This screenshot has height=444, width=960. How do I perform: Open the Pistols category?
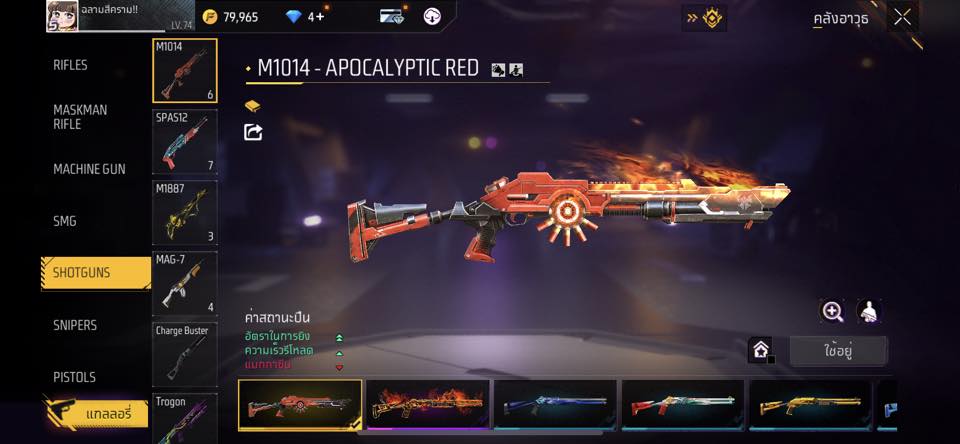point(74,377)
